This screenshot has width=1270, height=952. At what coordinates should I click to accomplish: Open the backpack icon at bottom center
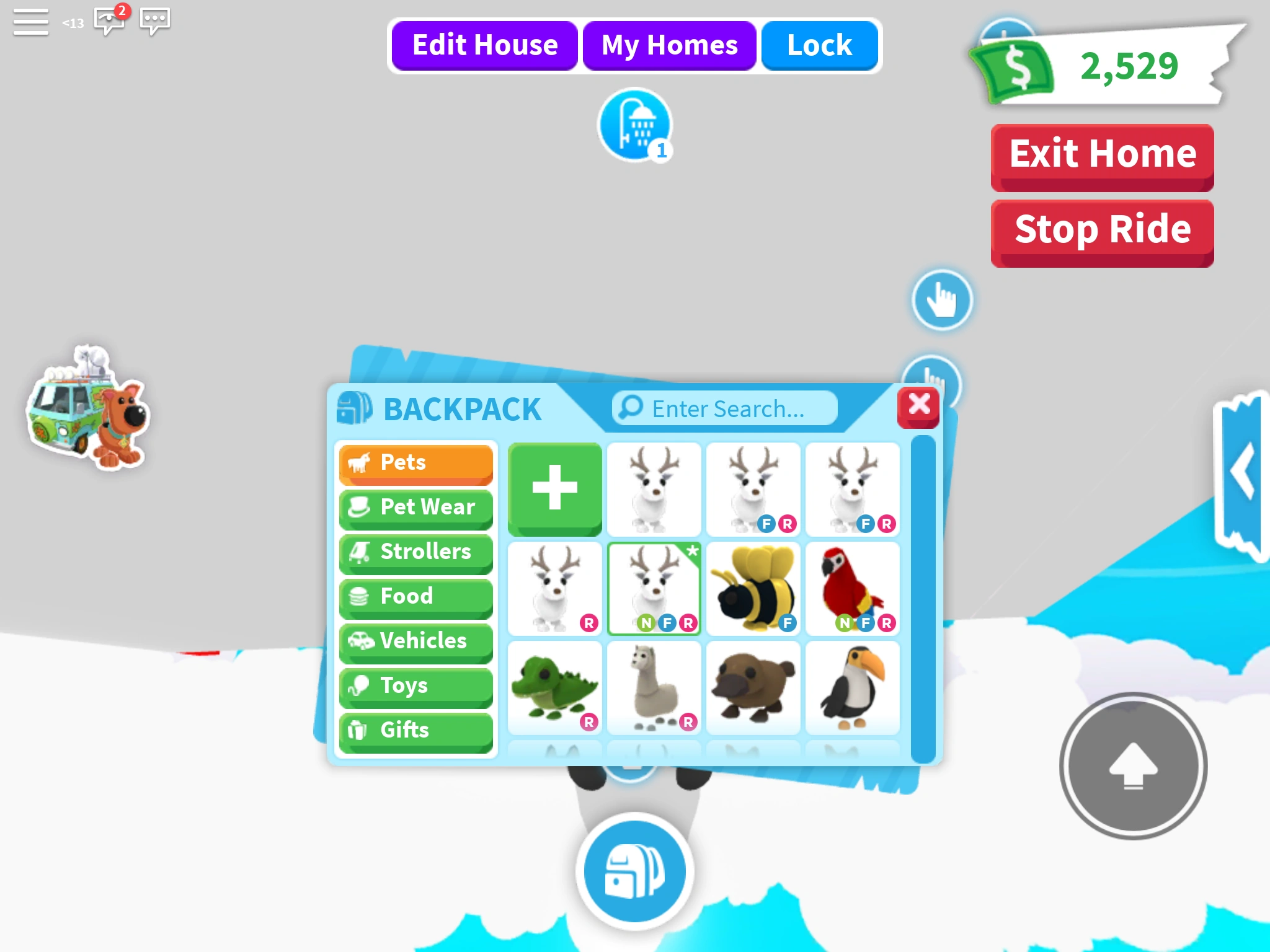click(x=634, y=870)
